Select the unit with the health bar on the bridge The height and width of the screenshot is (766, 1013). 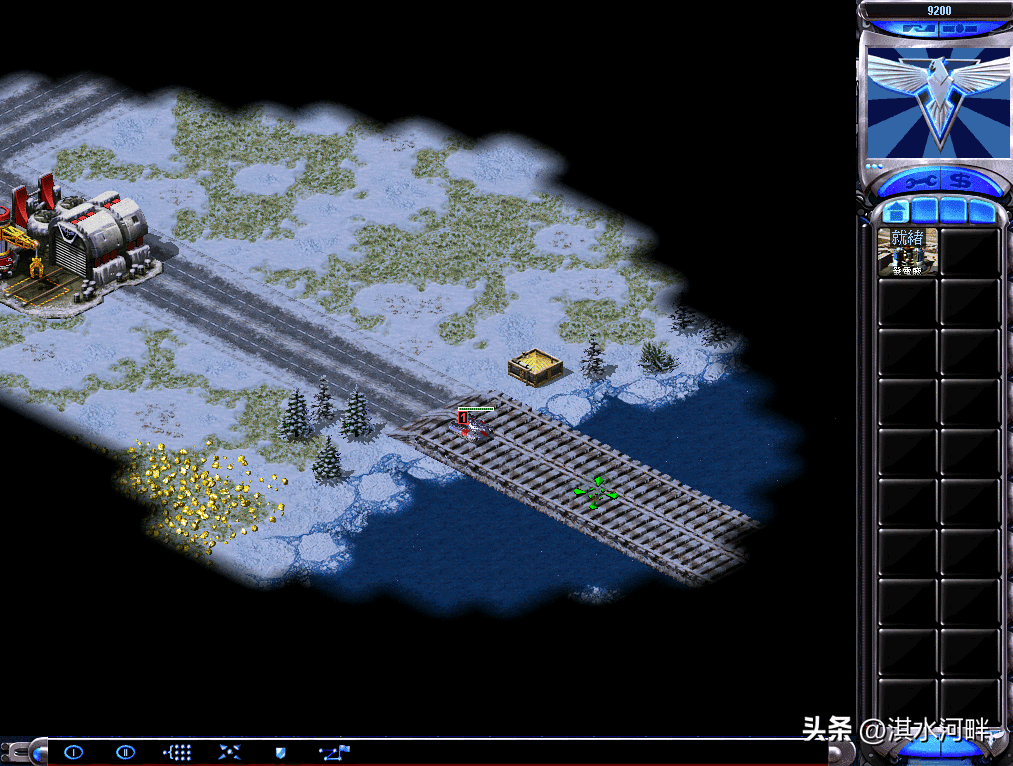click(x=475, y=427)
